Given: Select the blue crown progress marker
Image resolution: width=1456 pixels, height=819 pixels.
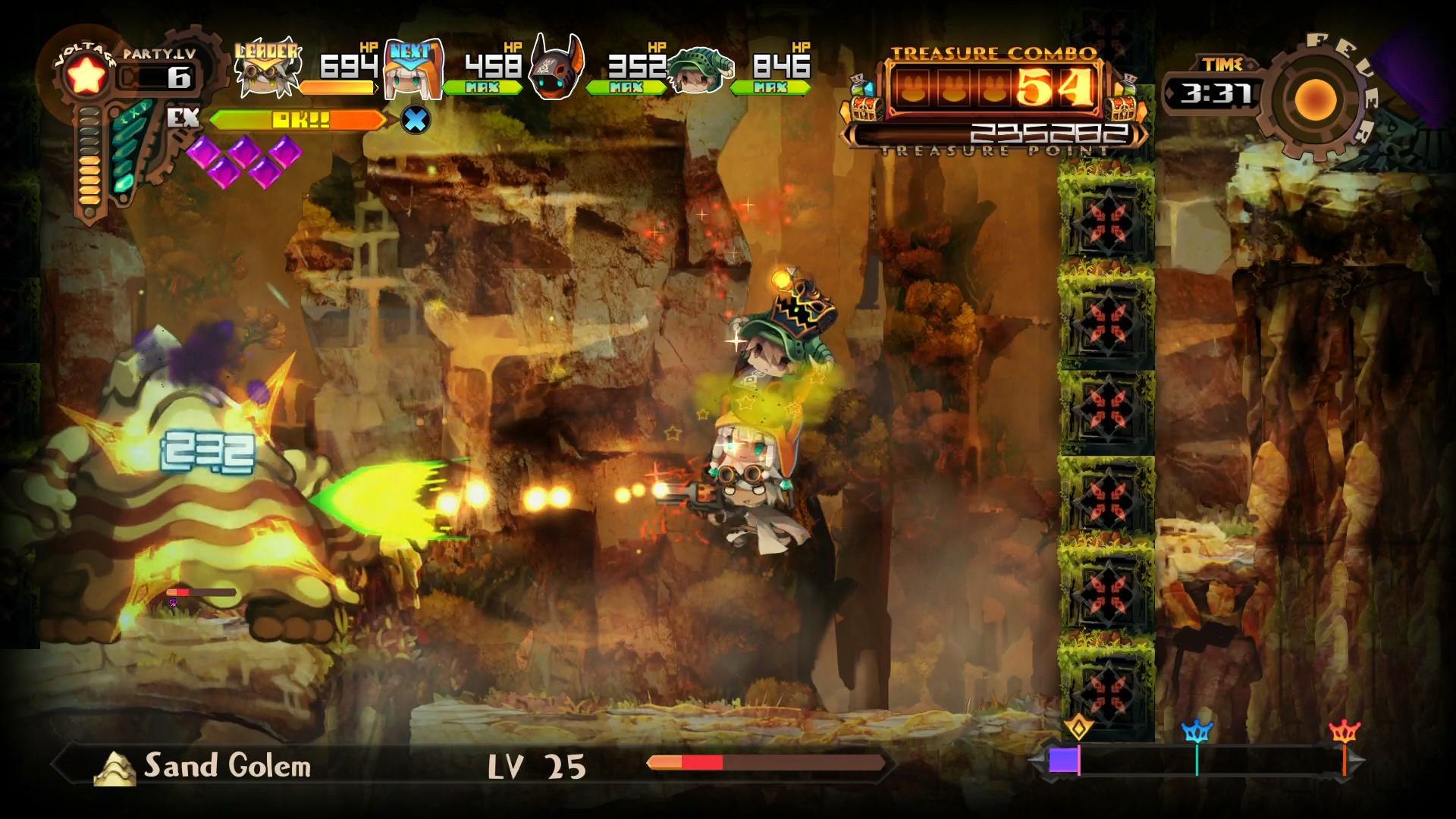Looking at the screenshot, I should point(1197,732).
